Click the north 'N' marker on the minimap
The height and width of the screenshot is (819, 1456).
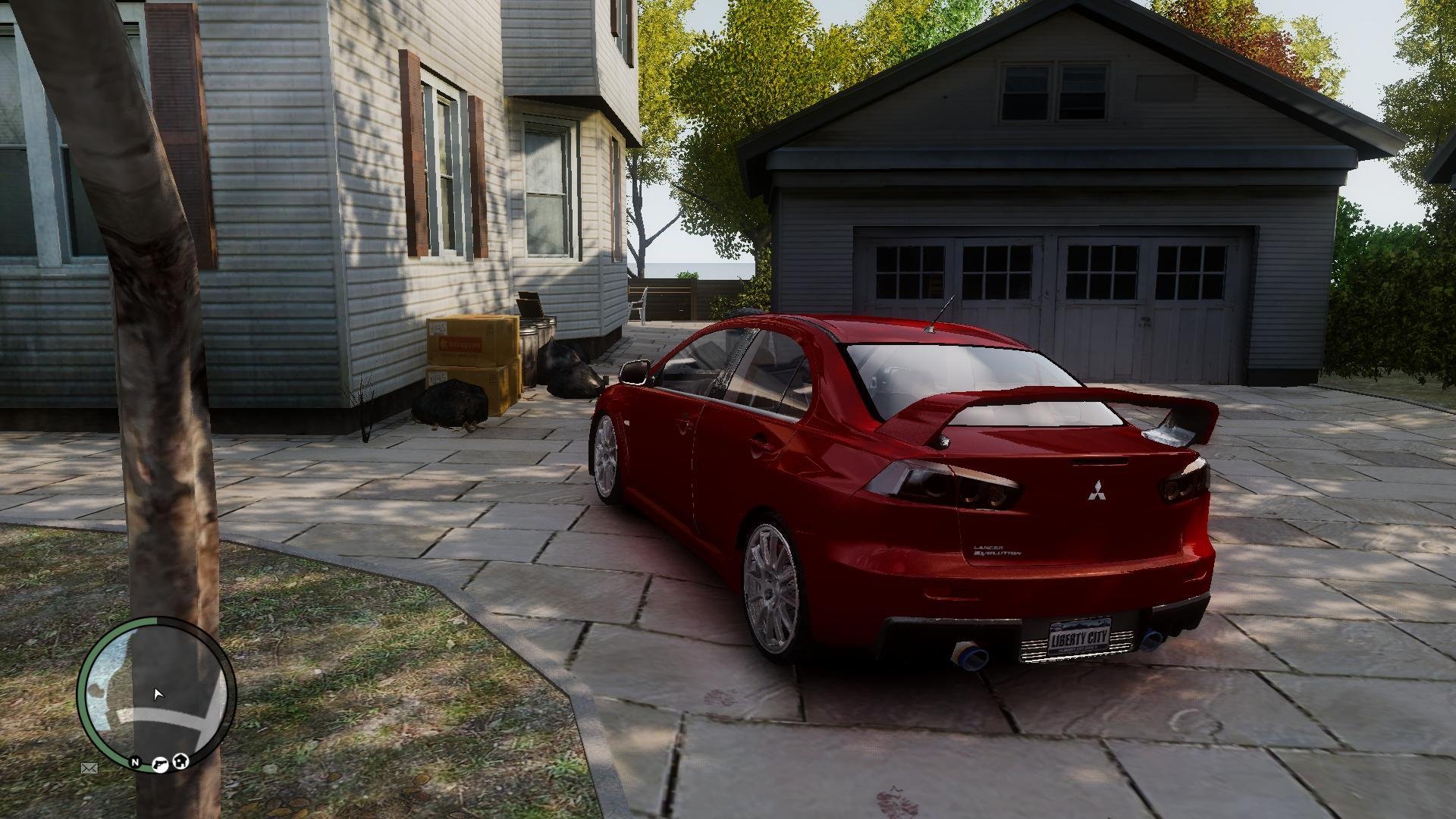(x=135, y=762)
